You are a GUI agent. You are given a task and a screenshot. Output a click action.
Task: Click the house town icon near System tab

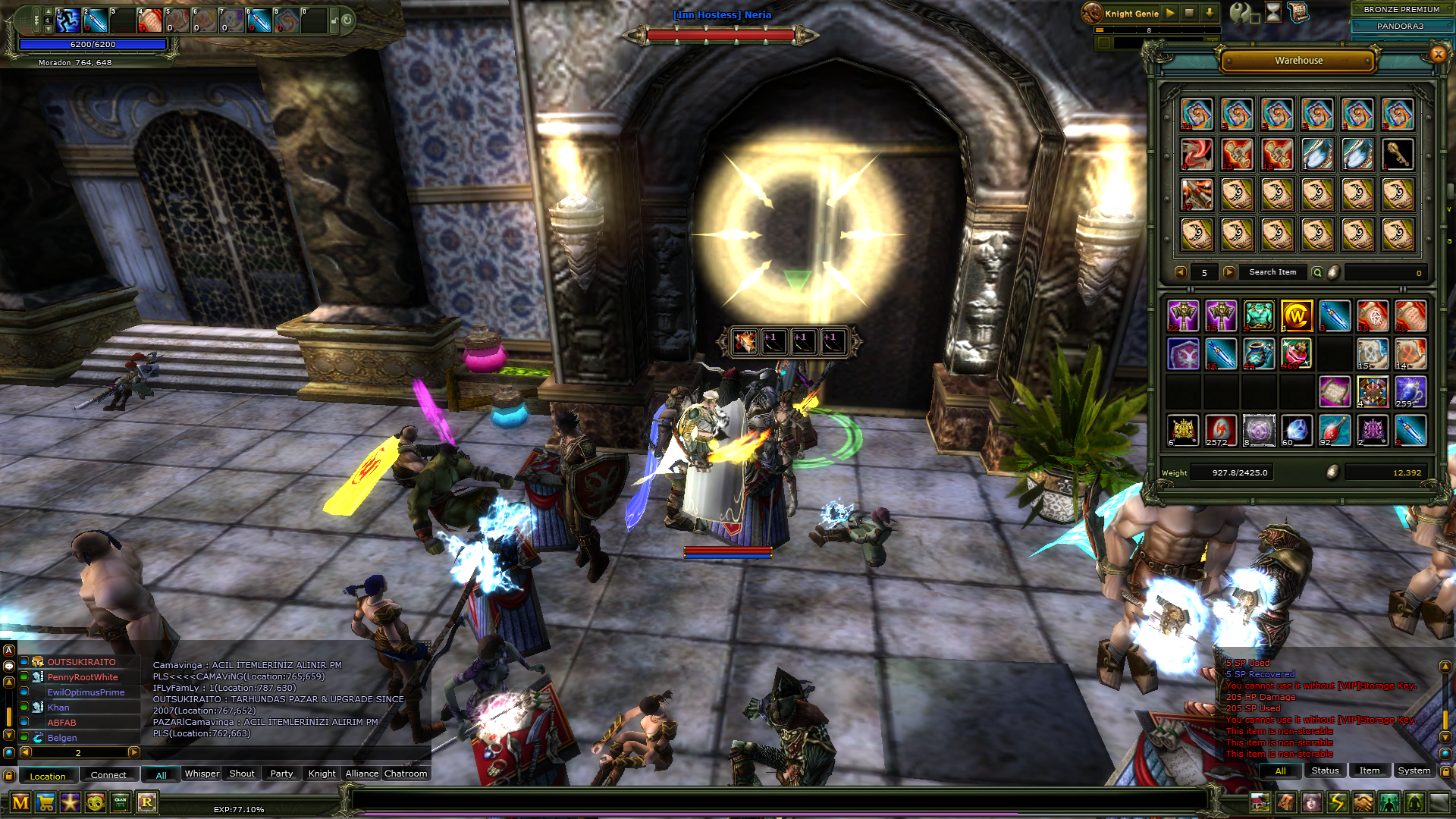(x=1261, y=802)
